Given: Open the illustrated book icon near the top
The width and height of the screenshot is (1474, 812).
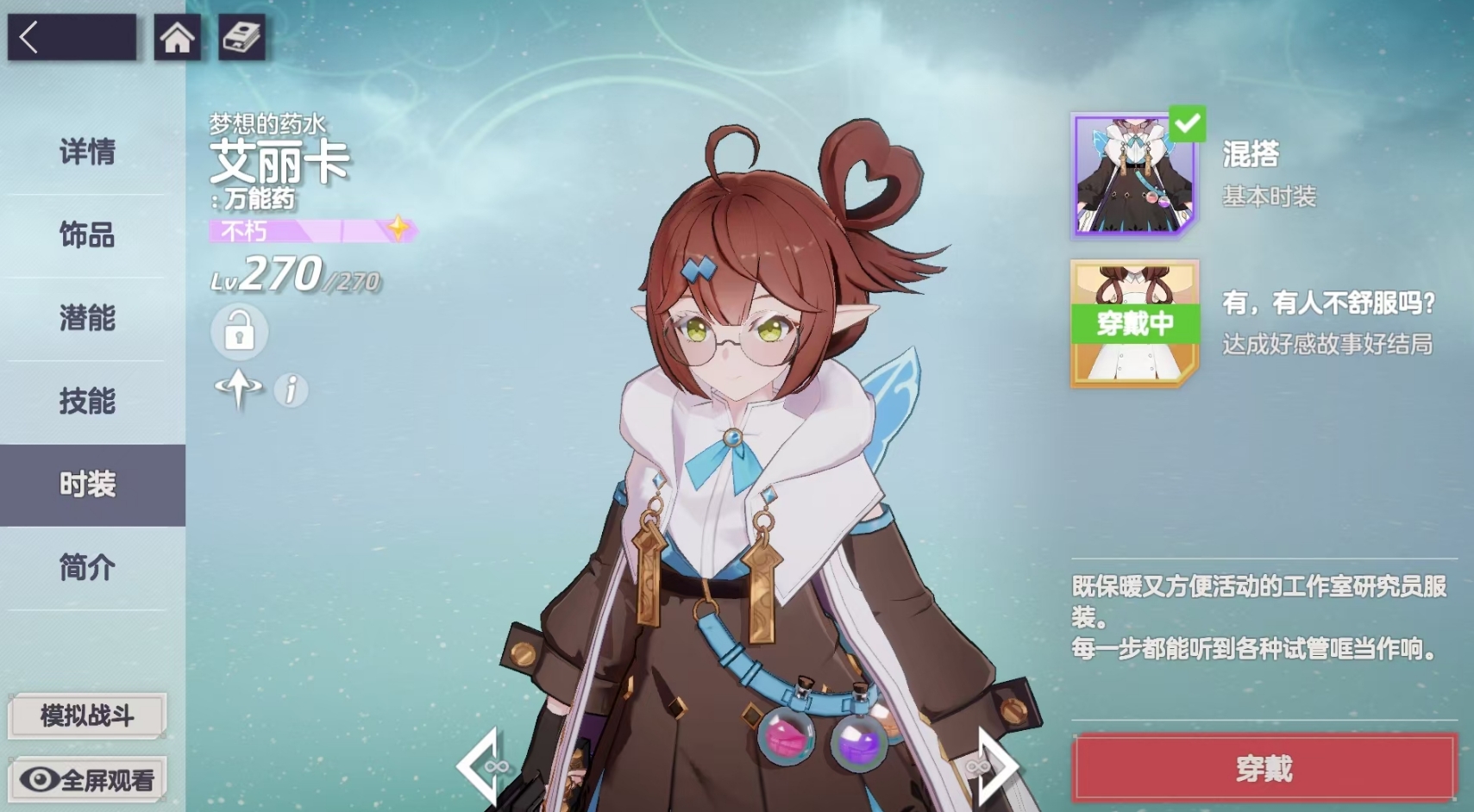Looking at the screenshot, I should (x=241, y=38).
